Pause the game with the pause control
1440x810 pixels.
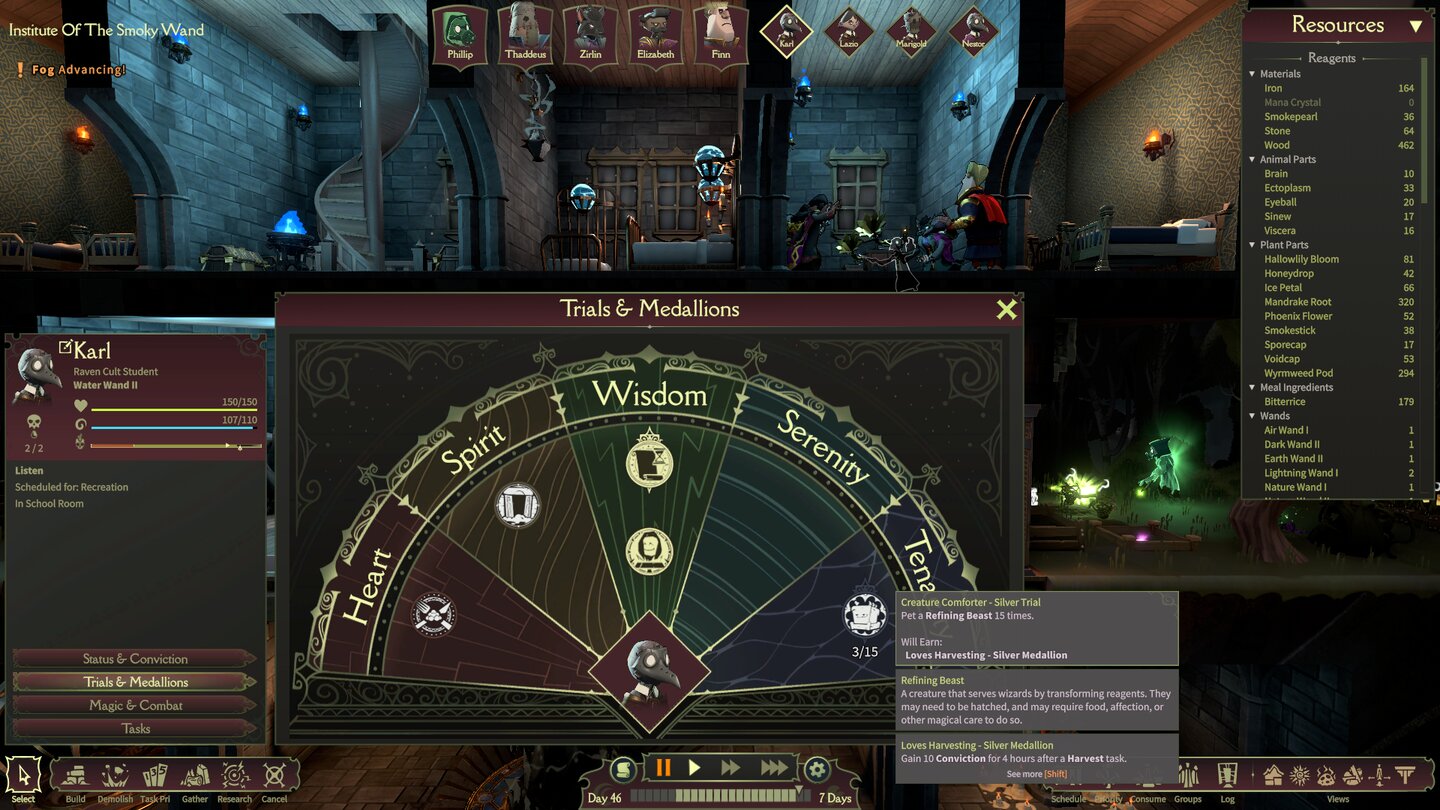(x=664, y=767)
